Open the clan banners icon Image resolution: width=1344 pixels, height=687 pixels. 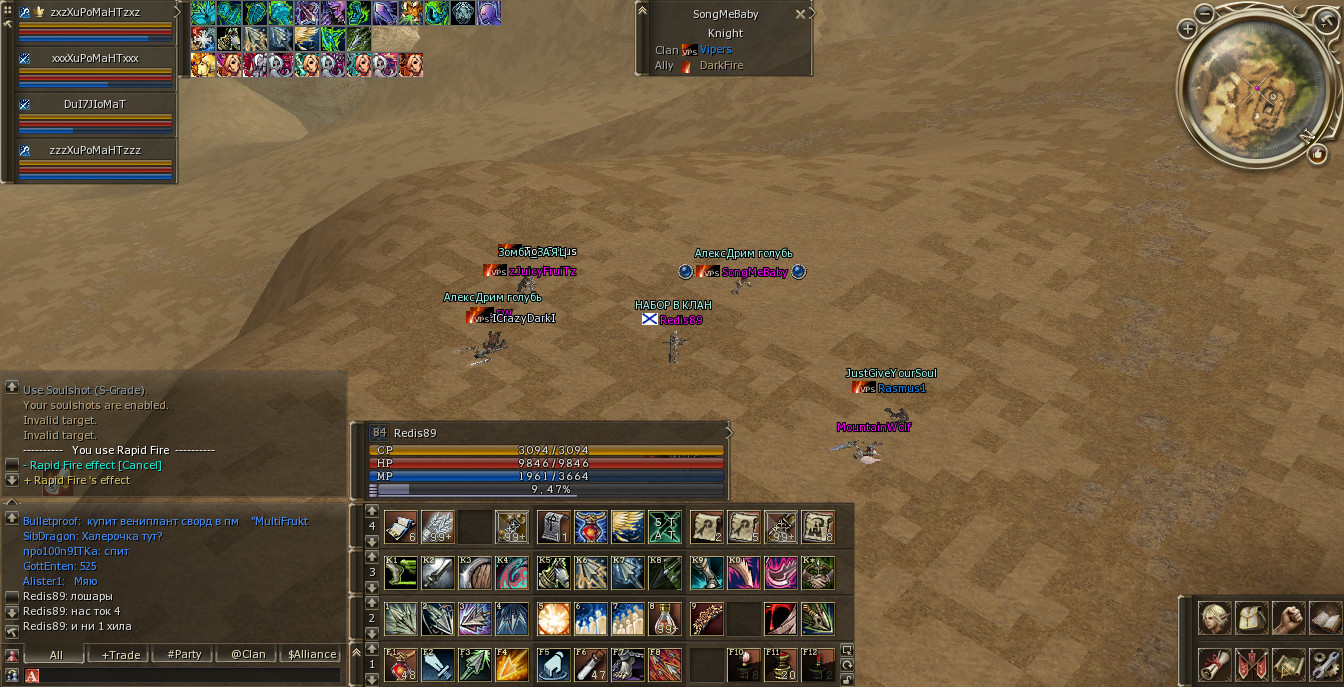pos(1251,663)
